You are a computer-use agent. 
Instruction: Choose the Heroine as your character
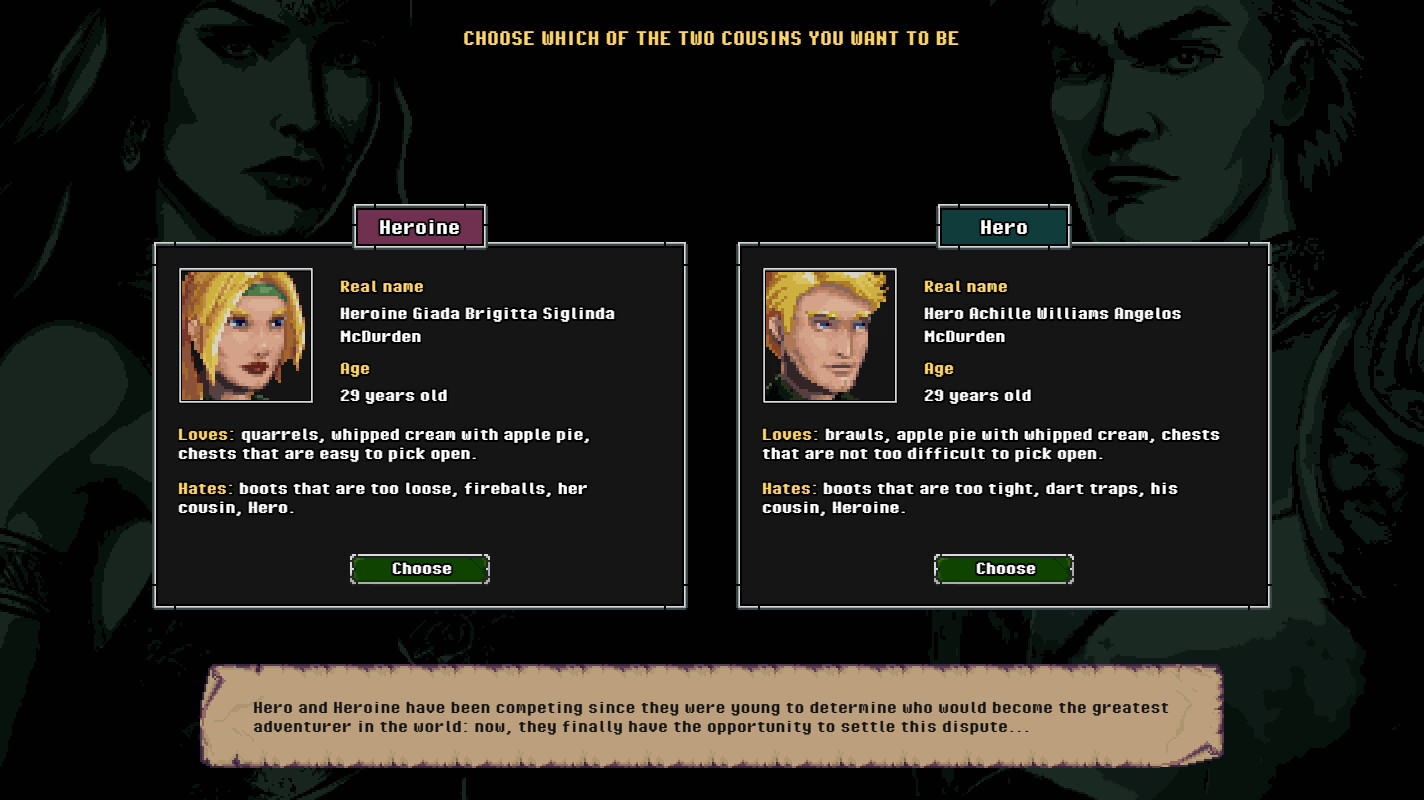[x=420, y=569]
